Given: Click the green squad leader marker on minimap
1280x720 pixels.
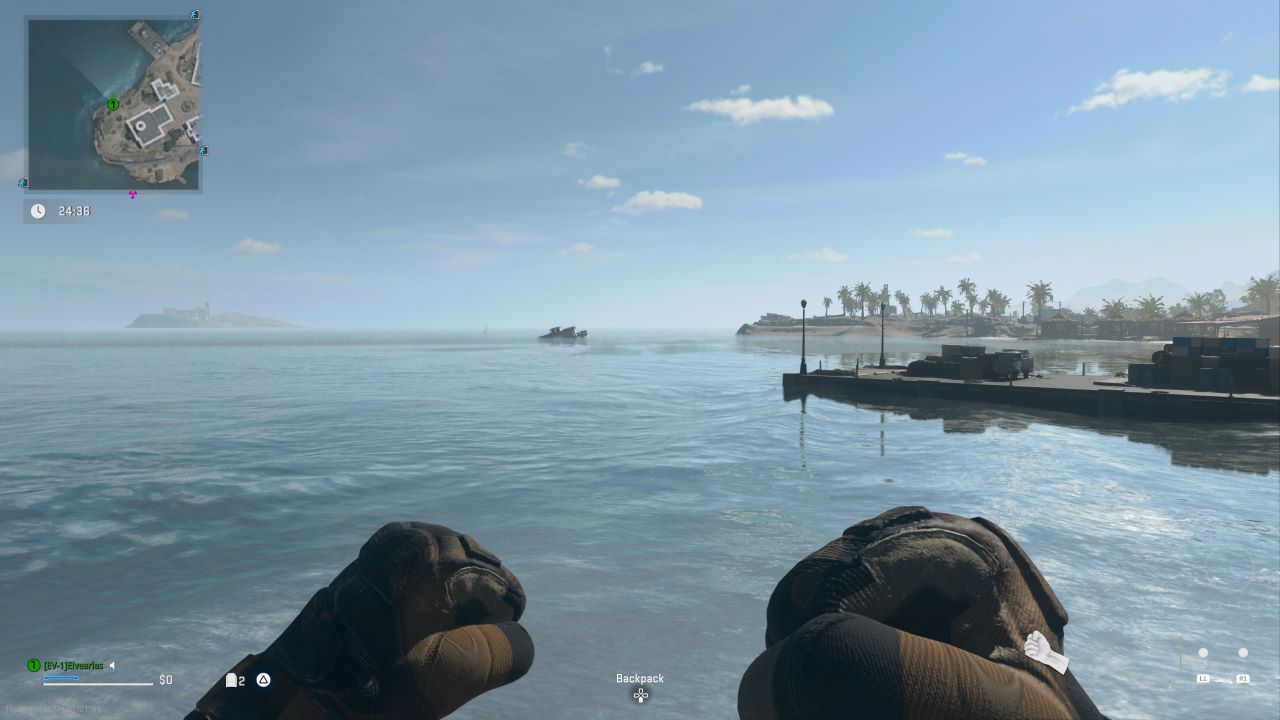Looking at the screenshot, I should pos(113,104).
